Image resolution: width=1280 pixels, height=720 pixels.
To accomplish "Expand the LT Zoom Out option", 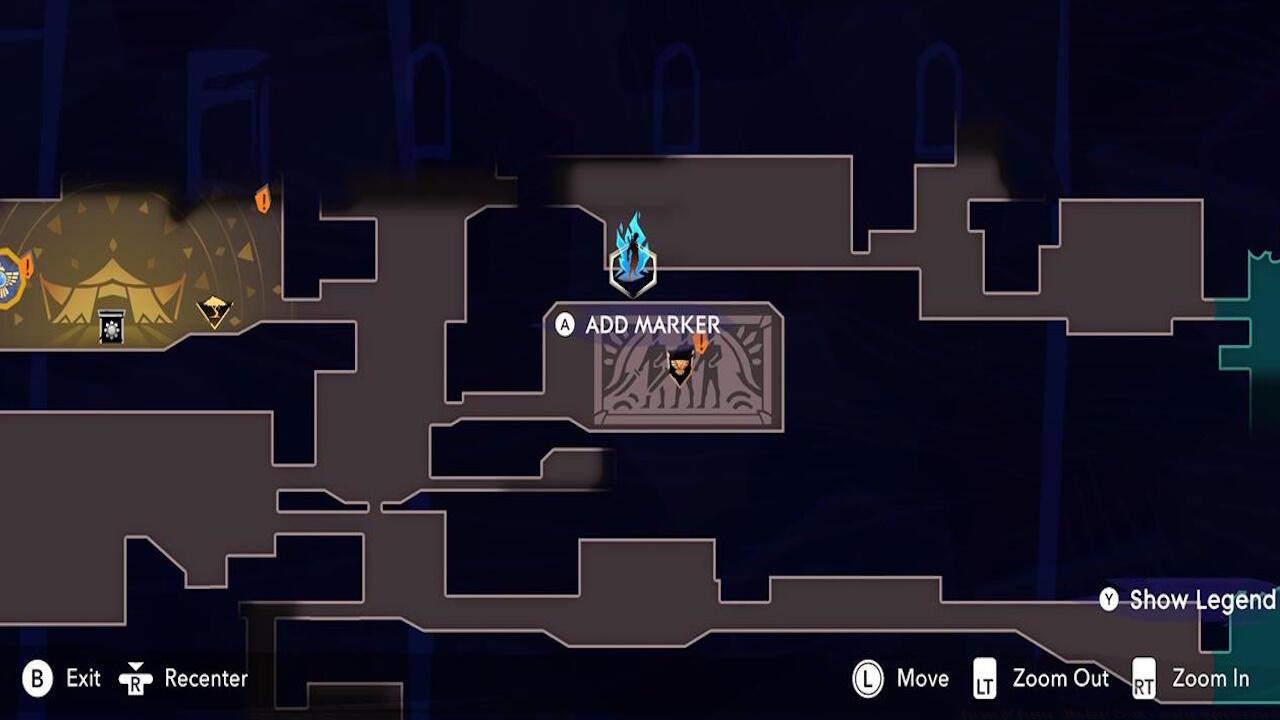I will [x=987, y=678].
